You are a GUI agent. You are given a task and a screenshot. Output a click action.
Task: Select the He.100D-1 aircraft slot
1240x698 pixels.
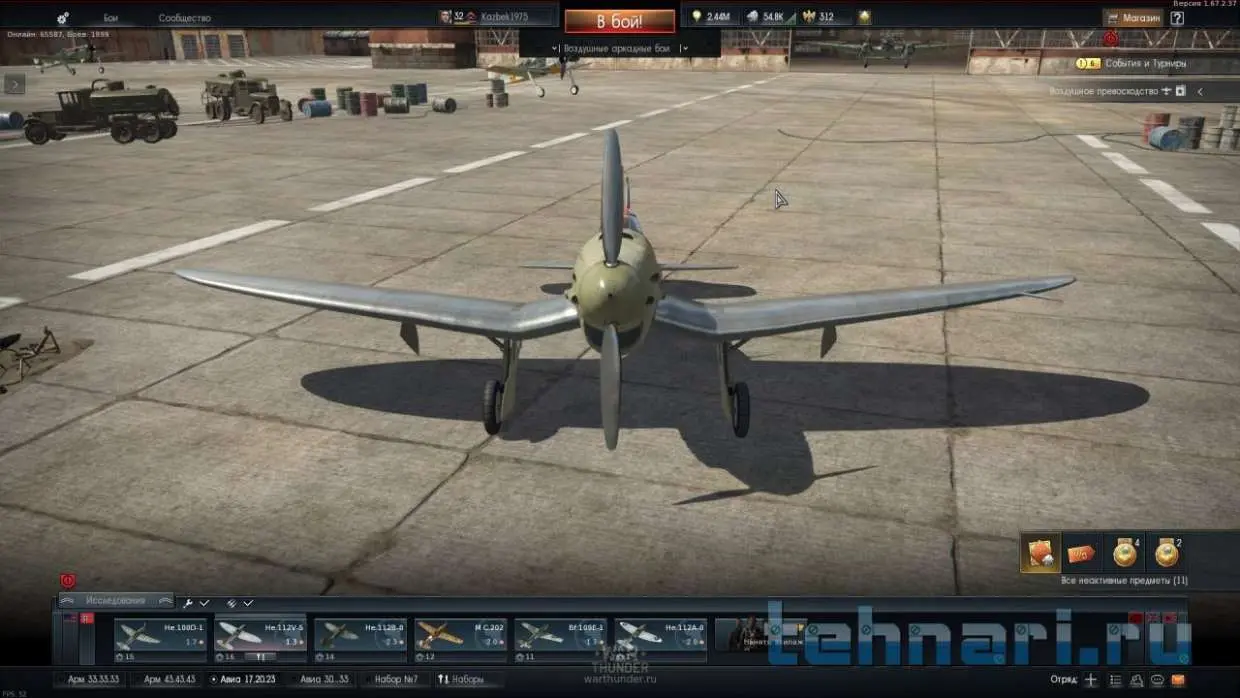160,639
